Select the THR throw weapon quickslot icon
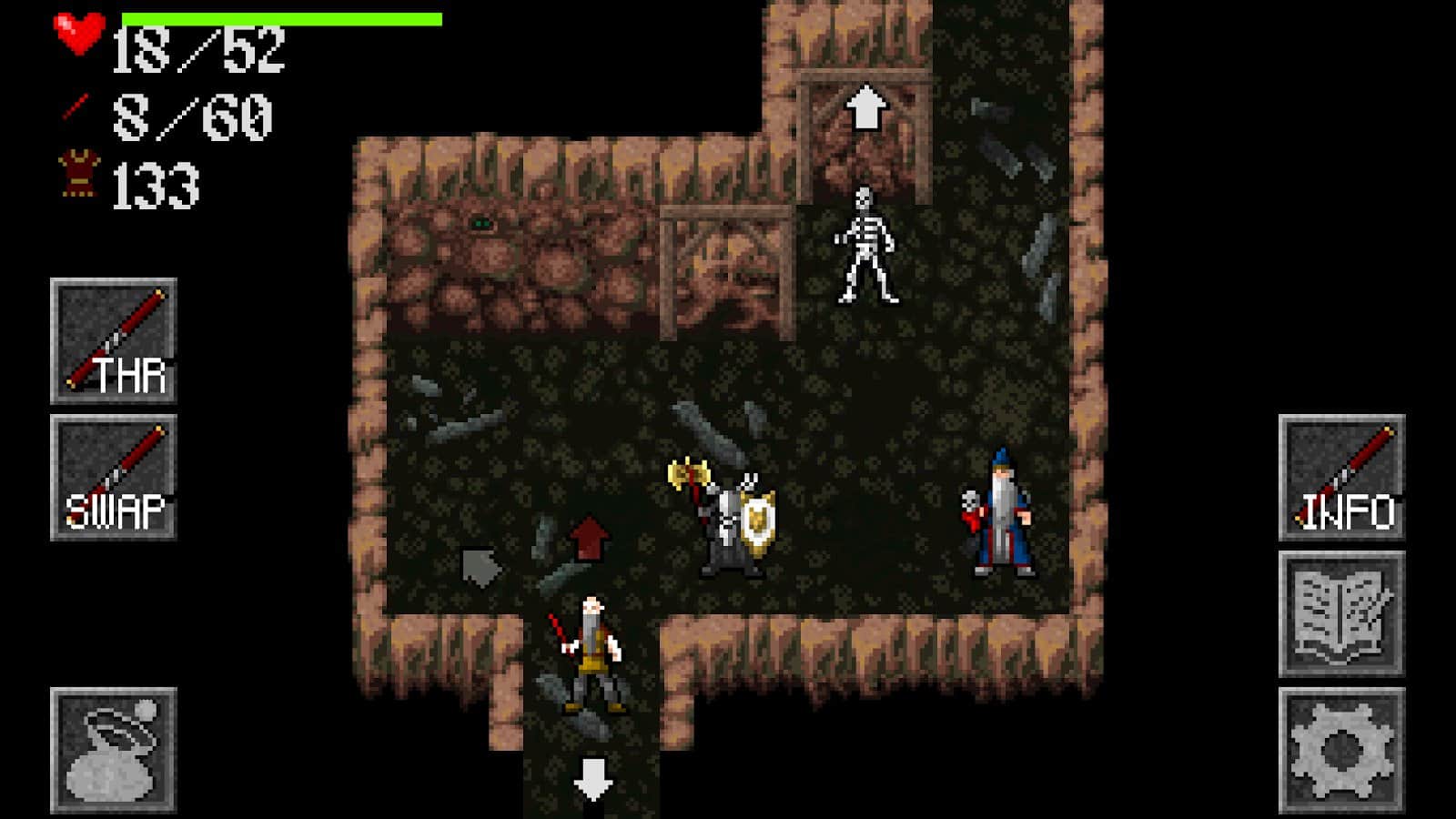This screenshot has height=819, width=1456. (x=111, y=338)
